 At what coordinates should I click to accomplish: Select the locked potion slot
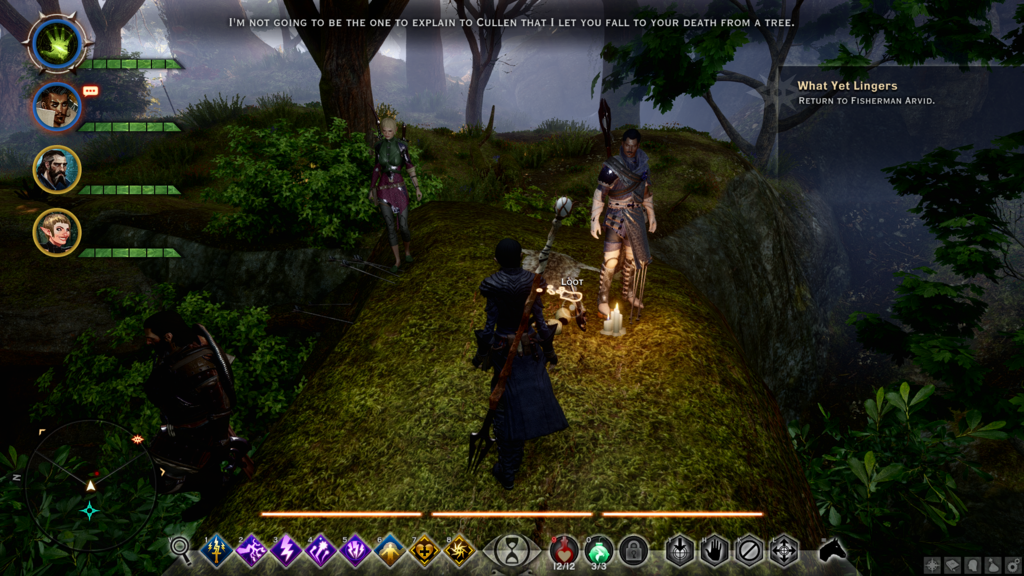tap(632, 550)
